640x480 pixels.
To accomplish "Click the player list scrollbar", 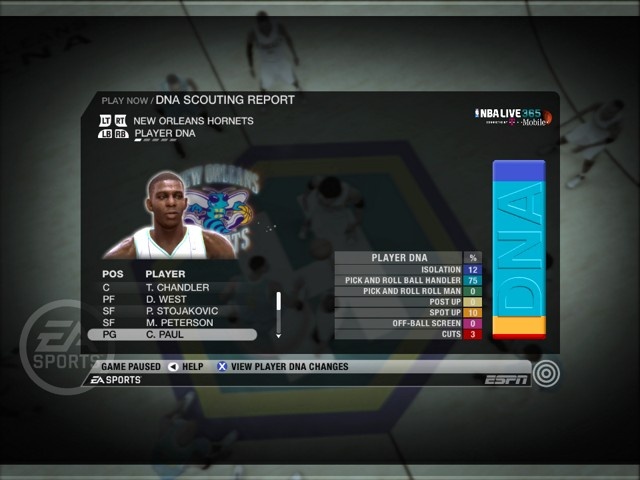I will pos(278,312).
